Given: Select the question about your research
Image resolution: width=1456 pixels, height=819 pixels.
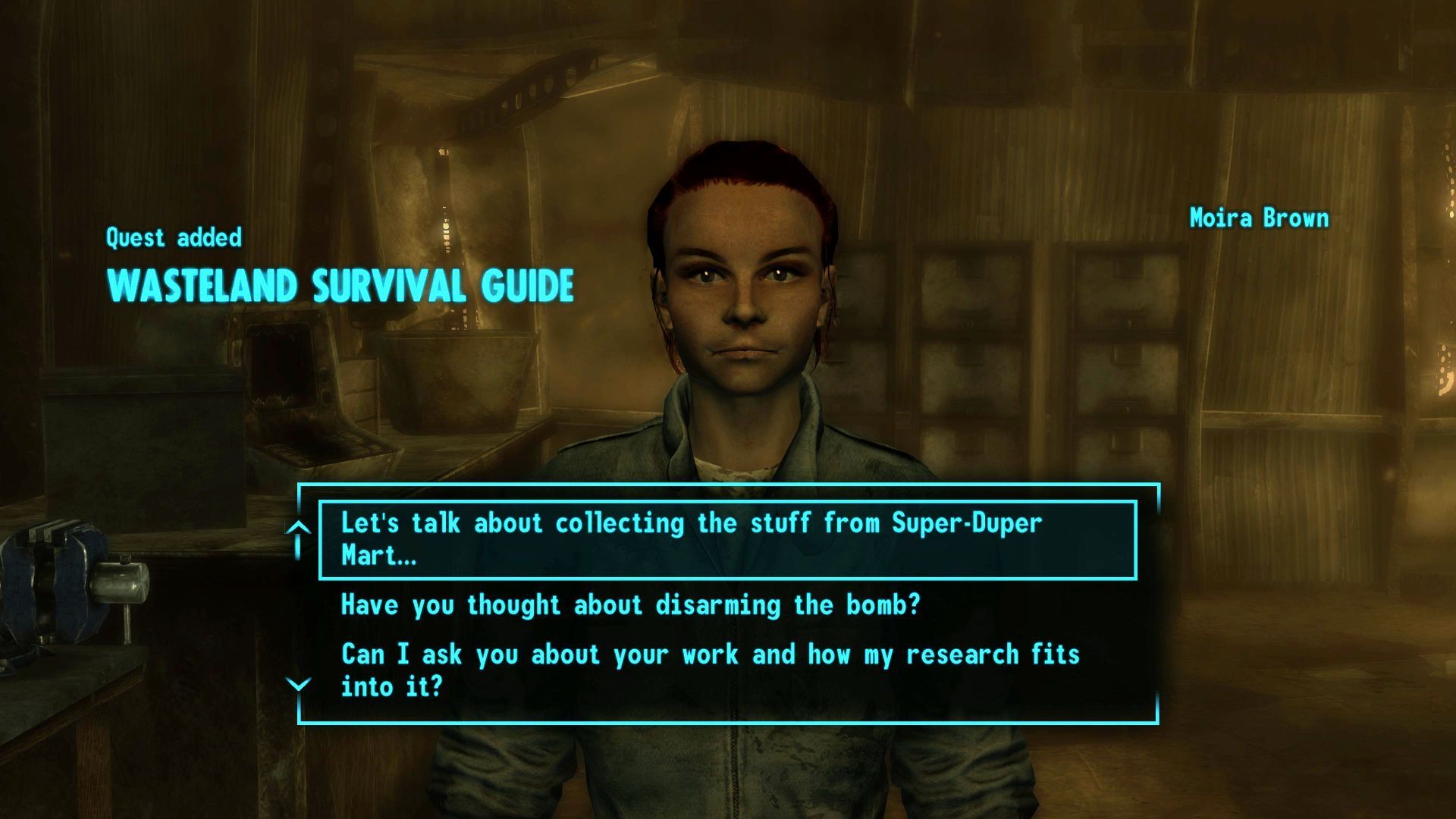Looking at the screenshot, I should (x=709, y=670).
